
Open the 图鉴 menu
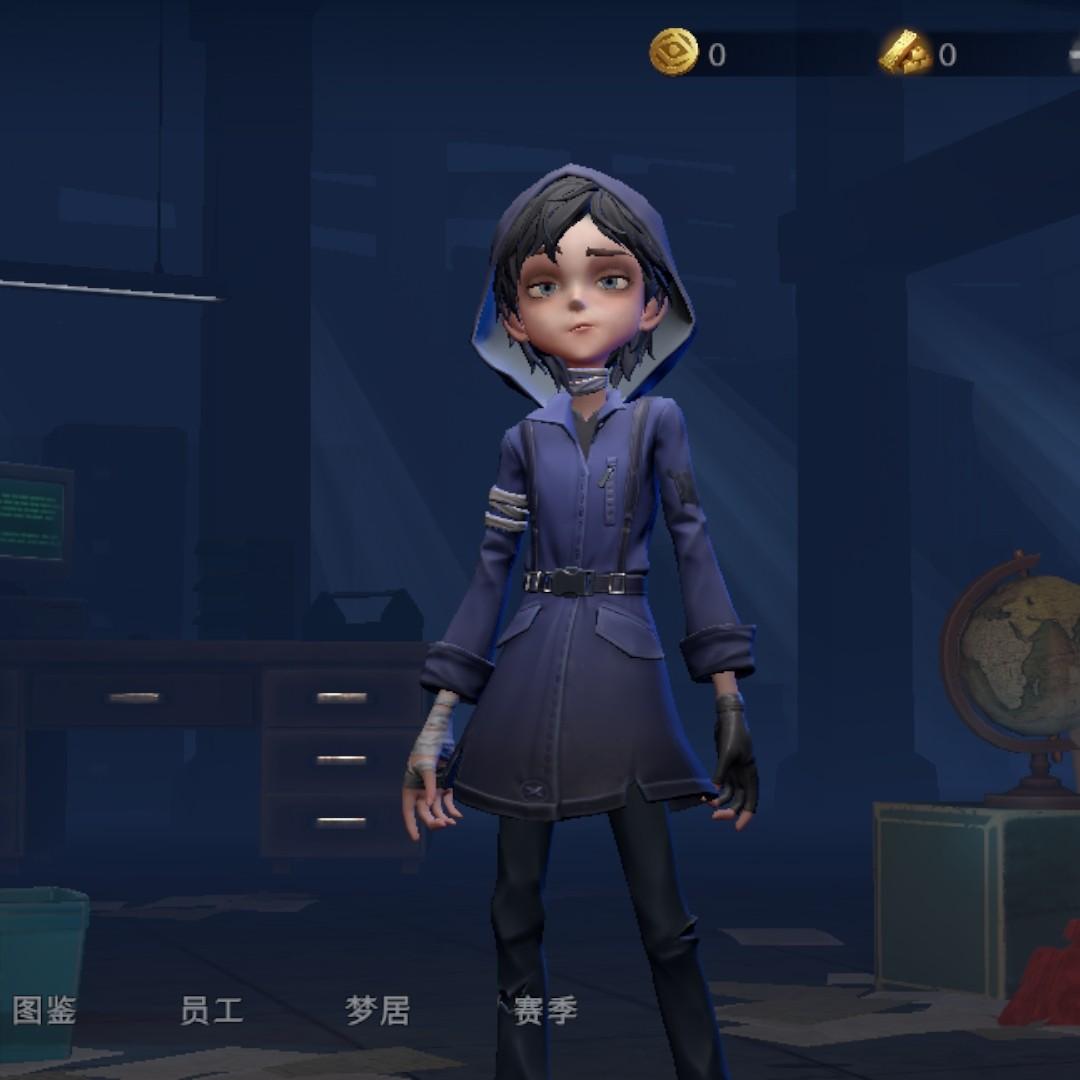(x=44, y=1011)
